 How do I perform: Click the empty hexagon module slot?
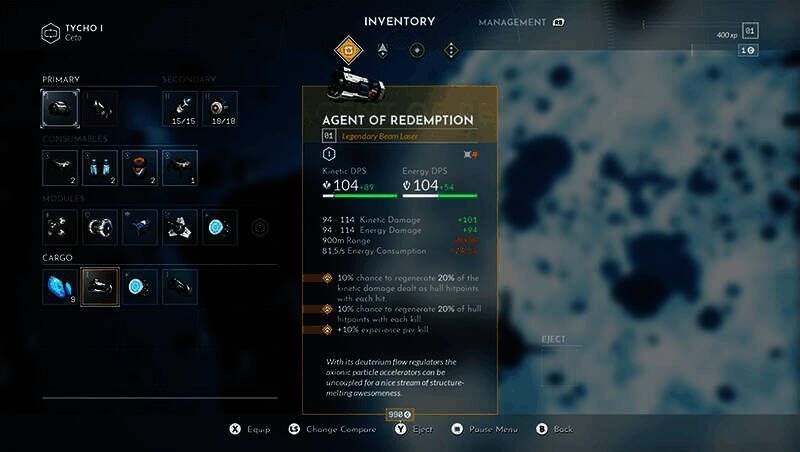click(x=260, y=227)
